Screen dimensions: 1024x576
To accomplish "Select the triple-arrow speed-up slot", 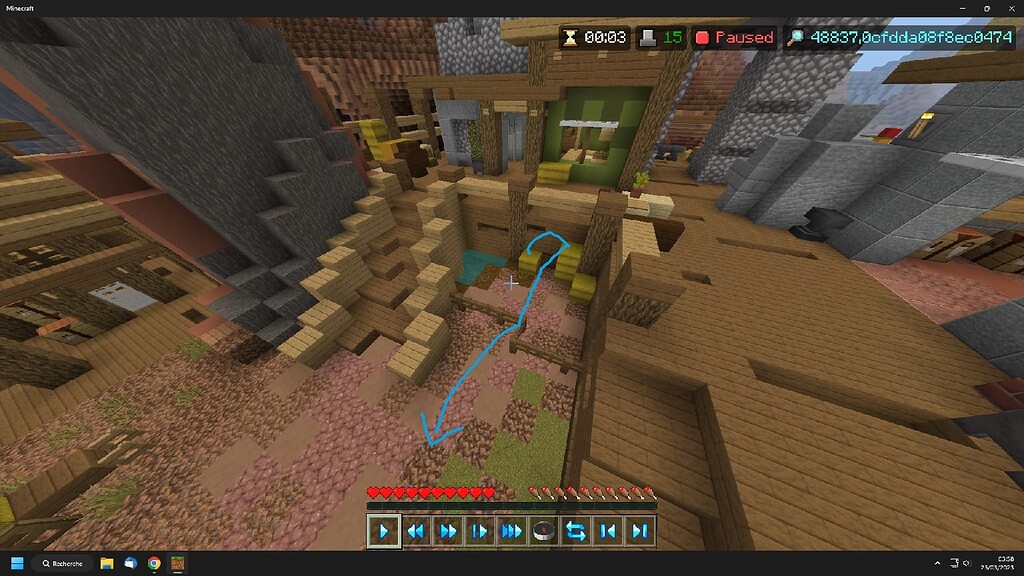I will coord(512,531).
